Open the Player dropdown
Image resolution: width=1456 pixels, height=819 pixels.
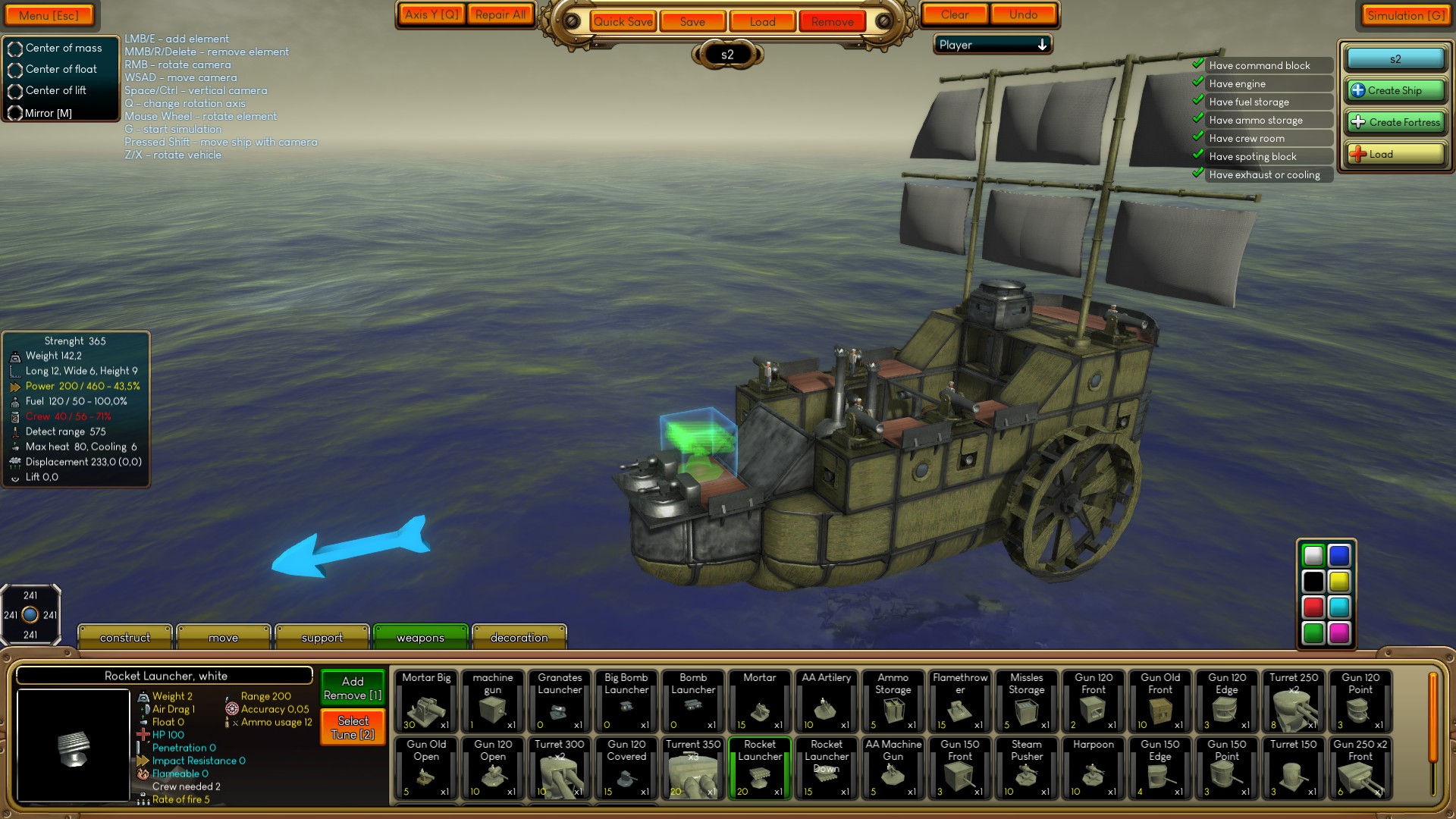click(x=992, y=45)
